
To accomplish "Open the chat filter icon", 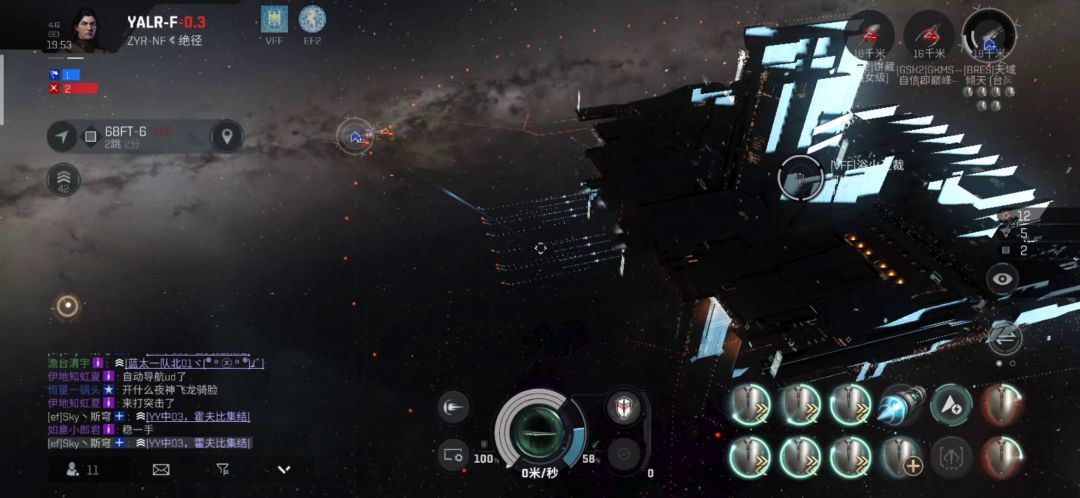I will [x=222, y=468].
